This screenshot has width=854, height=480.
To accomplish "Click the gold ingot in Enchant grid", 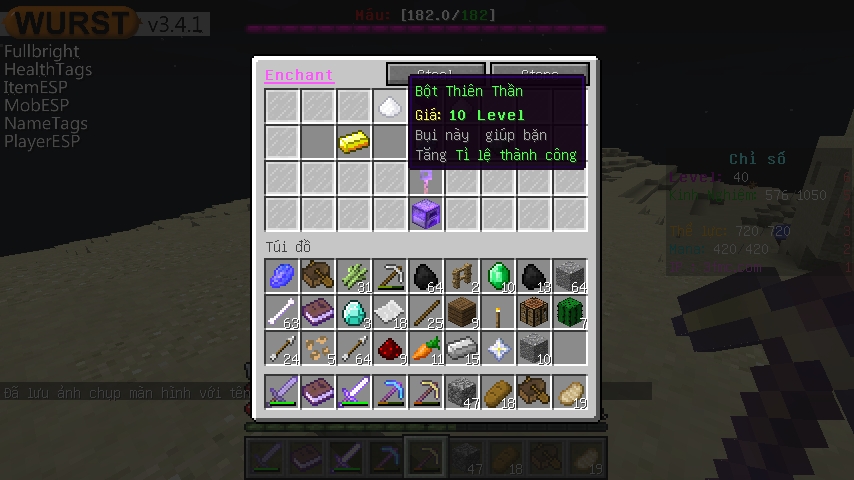I will click(x=354, y=142).
